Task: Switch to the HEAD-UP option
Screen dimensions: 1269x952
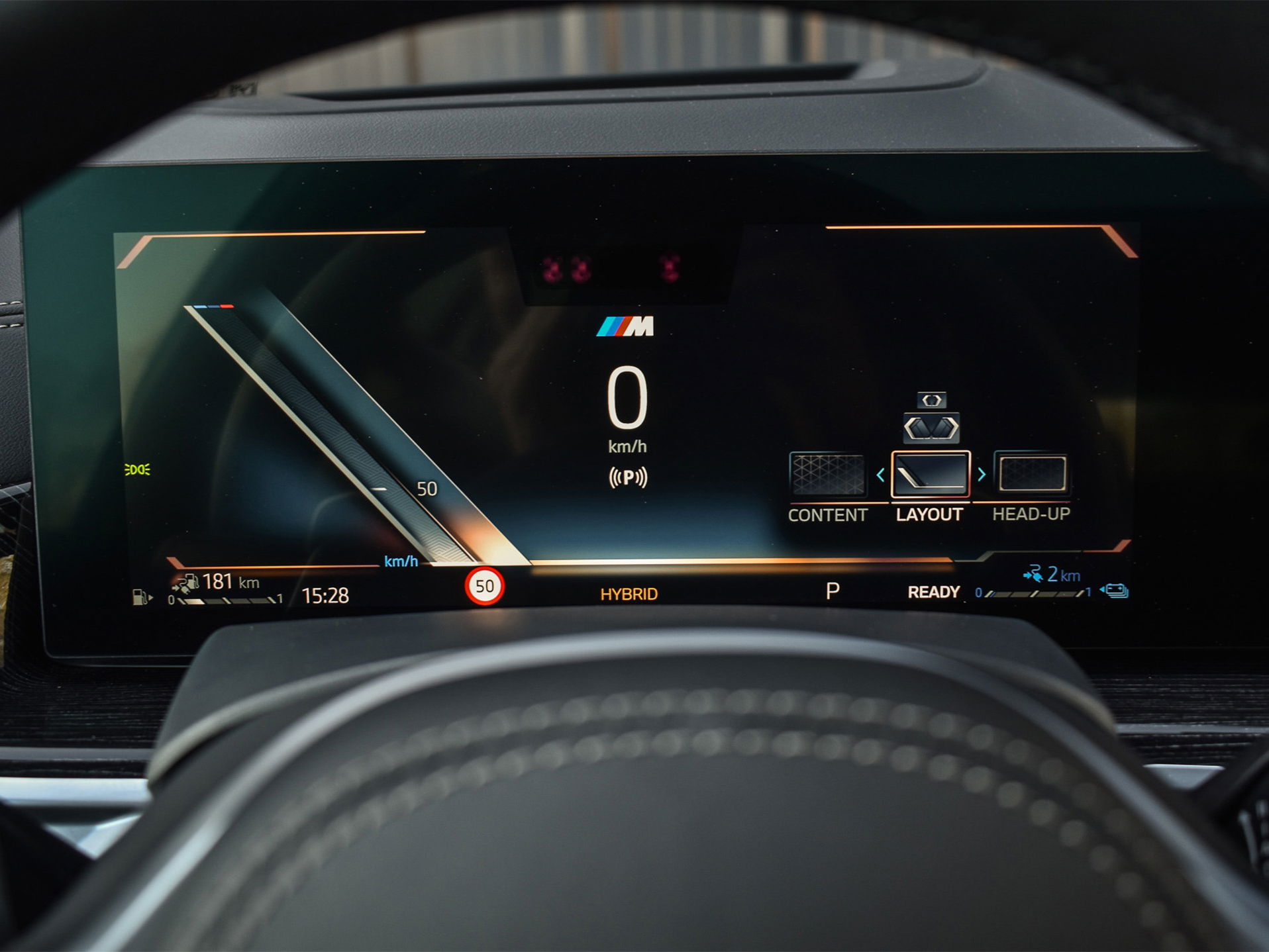Action: coord(1032,474)
